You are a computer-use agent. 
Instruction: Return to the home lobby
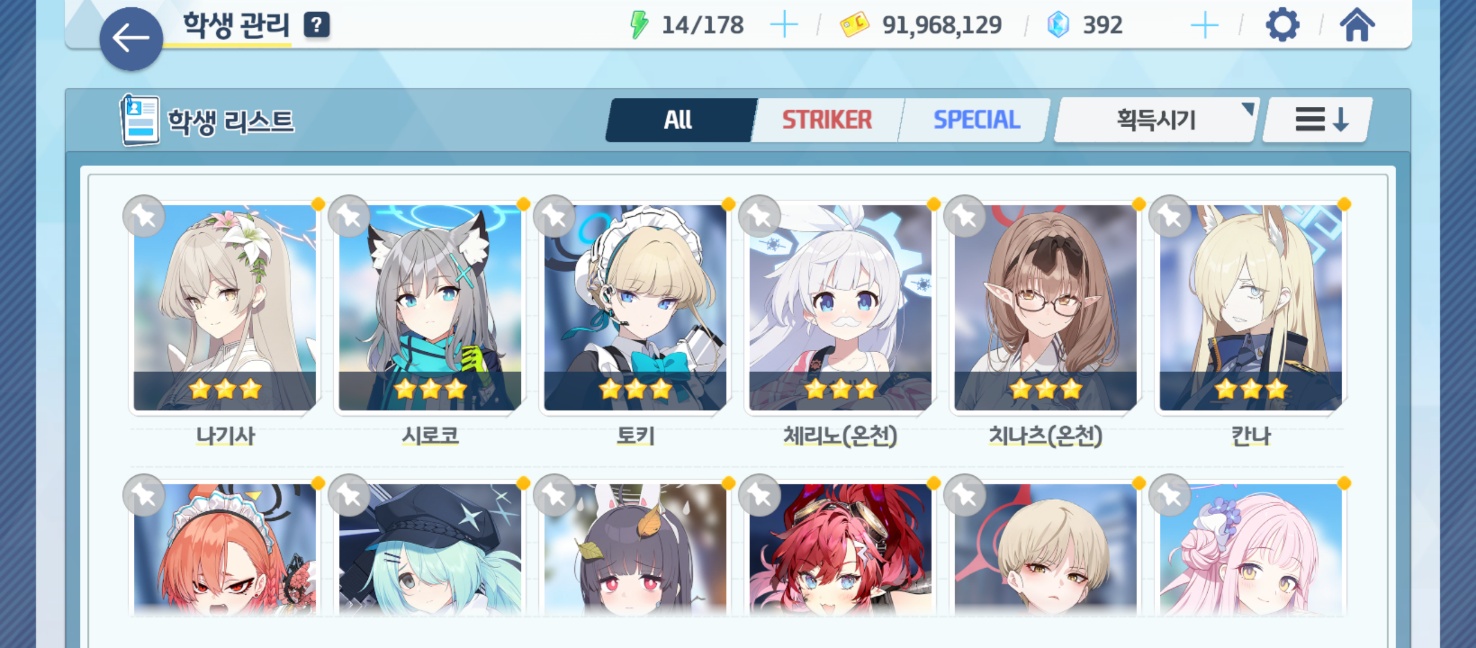pos(1356,25)
